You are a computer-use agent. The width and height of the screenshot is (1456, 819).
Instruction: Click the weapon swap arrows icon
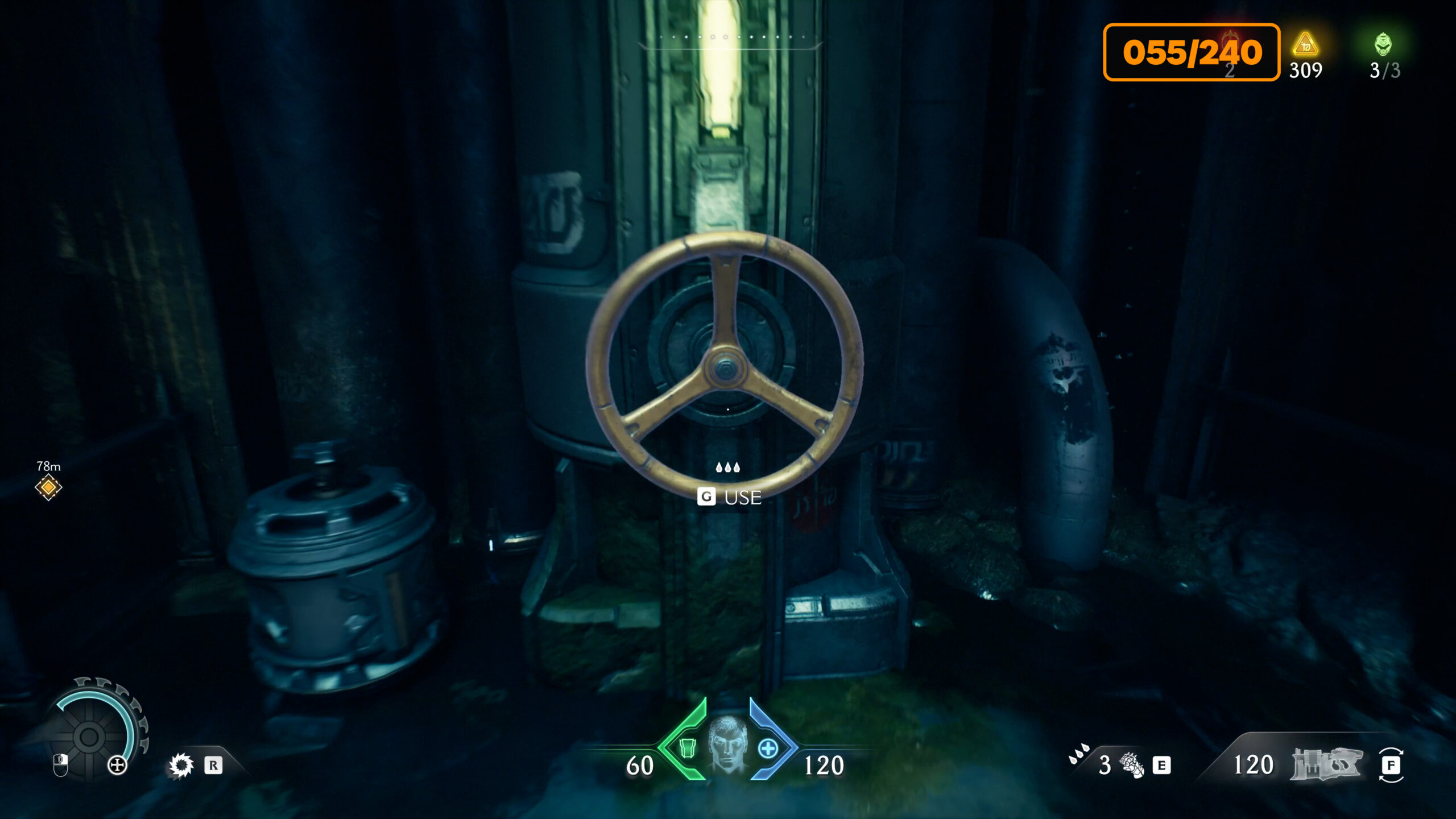click(x=1391, y=765)
